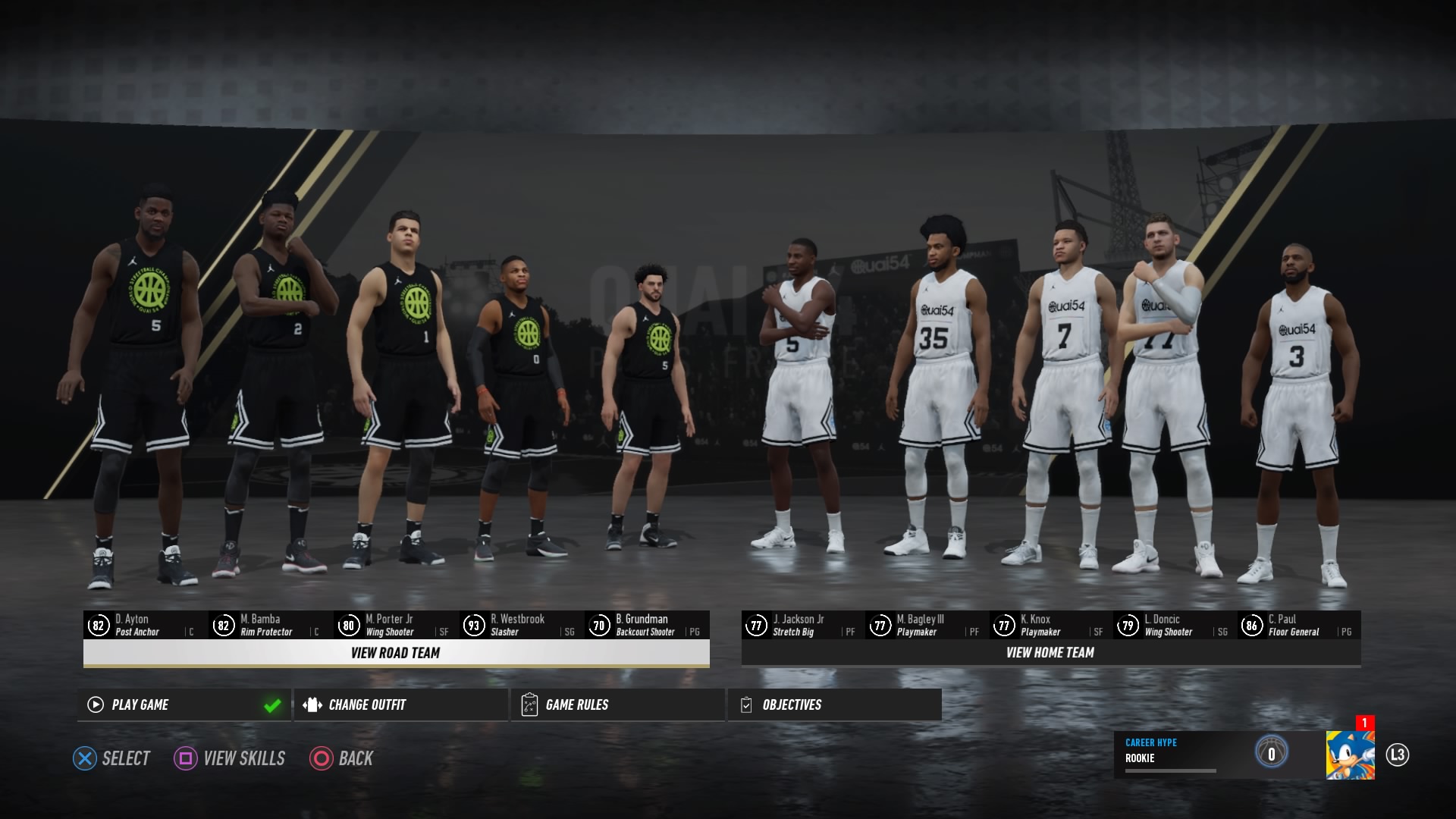Select Game Rules from the options row
1456x819 pixels.
(575, 704)
